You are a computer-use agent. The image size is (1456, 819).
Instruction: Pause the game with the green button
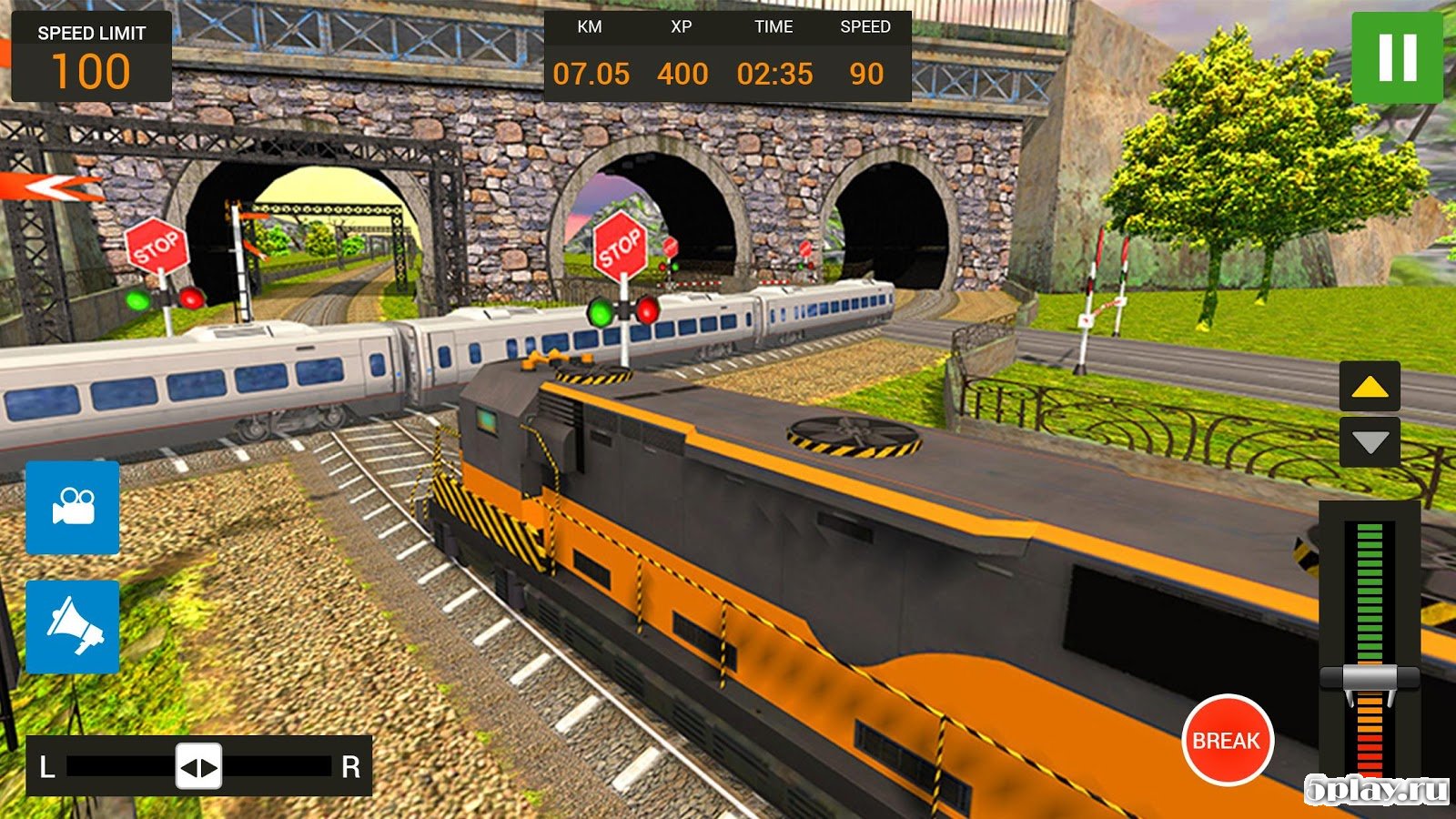pyautogui.click(x=1397, y=57)
